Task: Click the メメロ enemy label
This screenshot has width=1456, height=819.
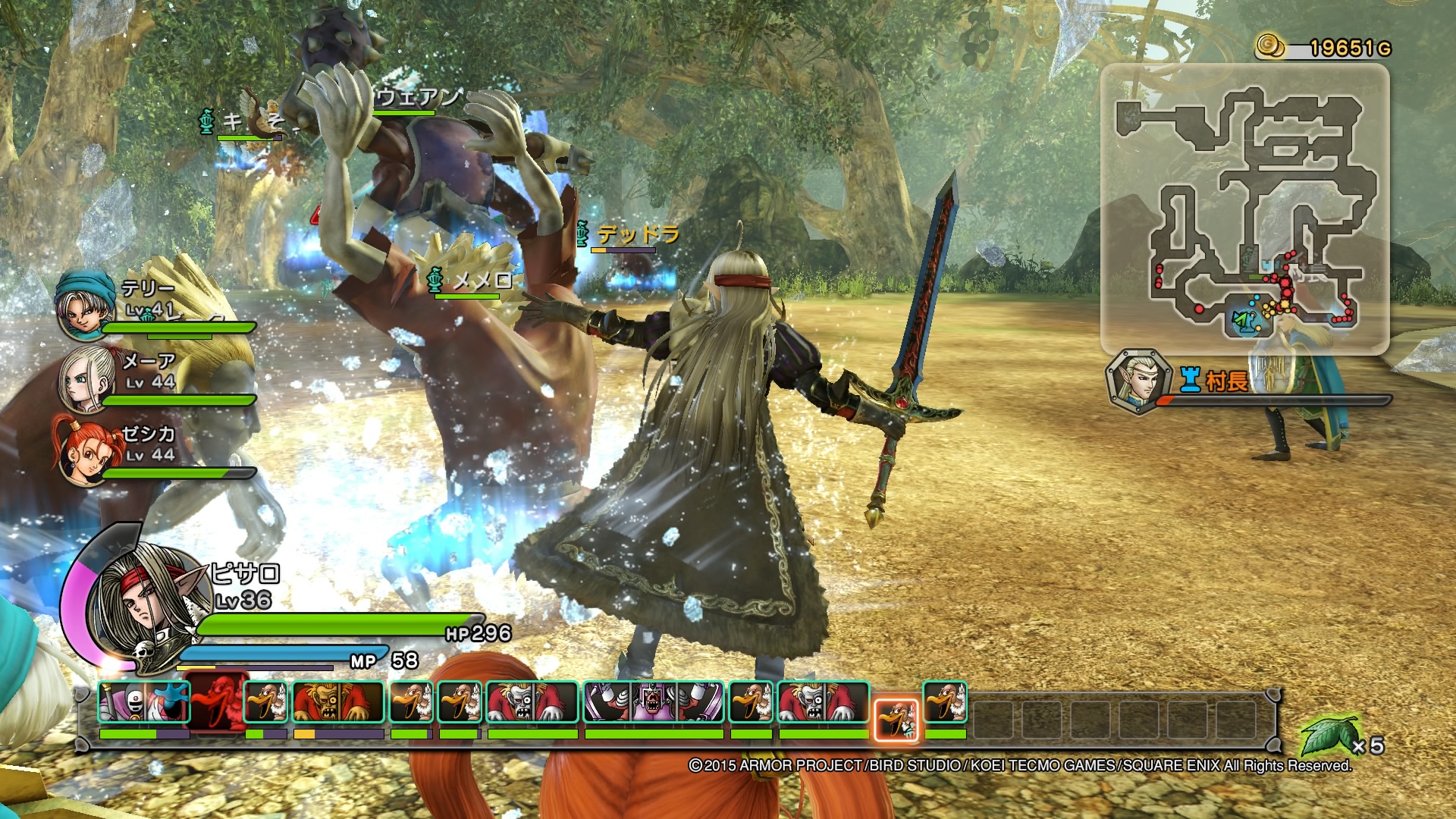Action: 484,278
